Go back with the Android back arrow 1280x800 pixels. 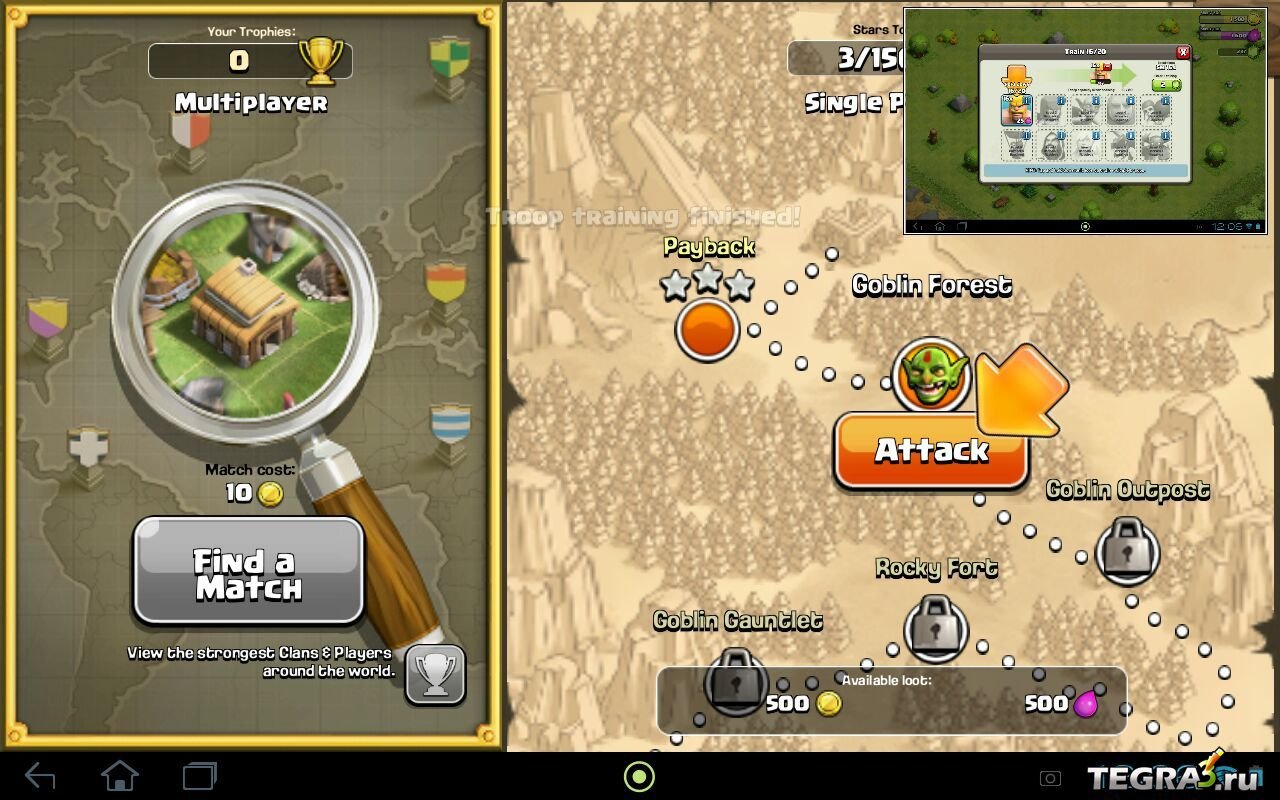[x=40, y=776]
